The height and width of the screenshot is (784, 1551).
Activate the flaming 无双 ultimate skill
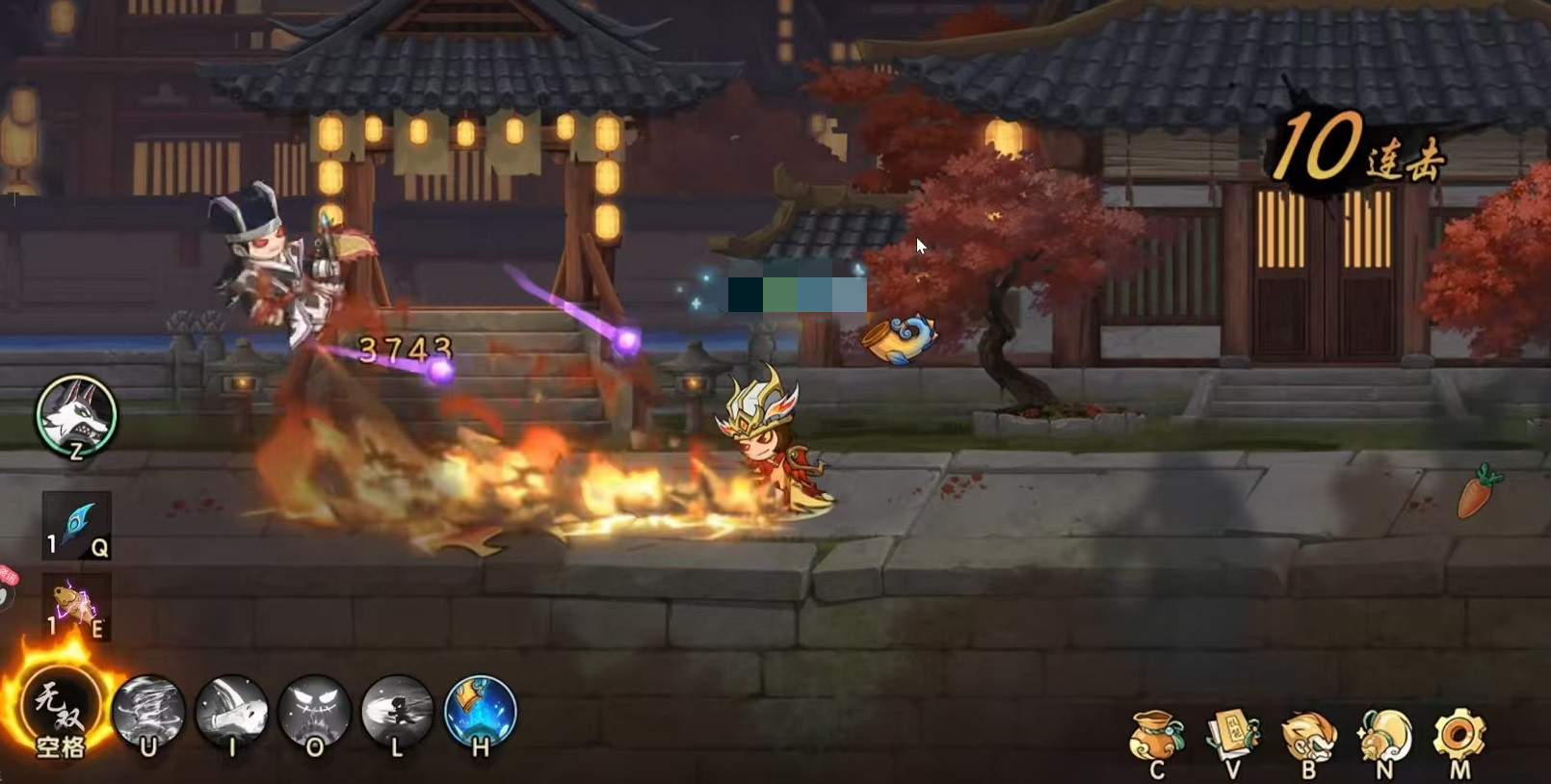[x=61, y=710]
